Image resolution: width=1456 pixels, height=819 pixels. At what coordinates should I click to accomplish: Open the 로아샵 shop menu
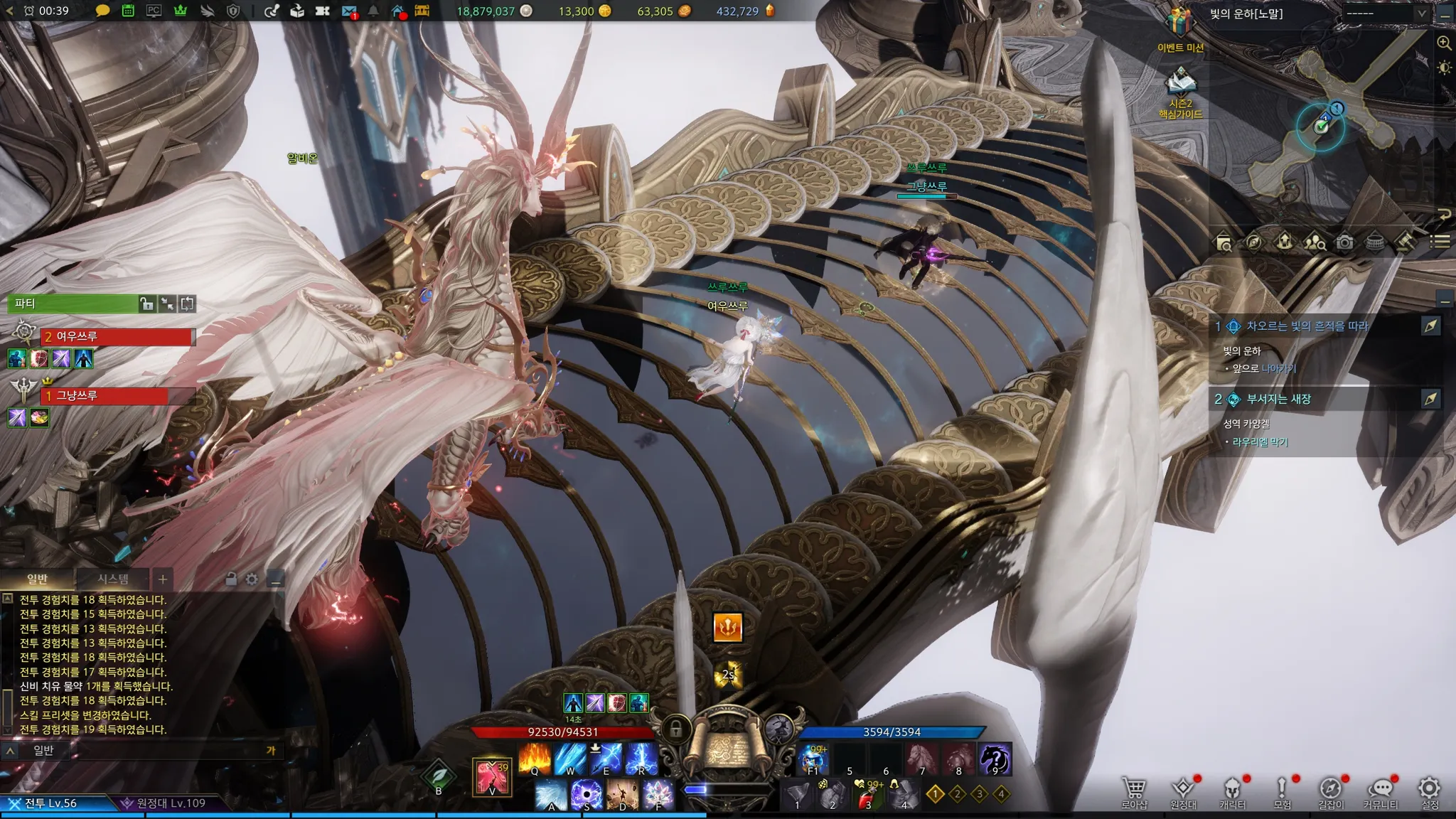[x=1134, y=791]
